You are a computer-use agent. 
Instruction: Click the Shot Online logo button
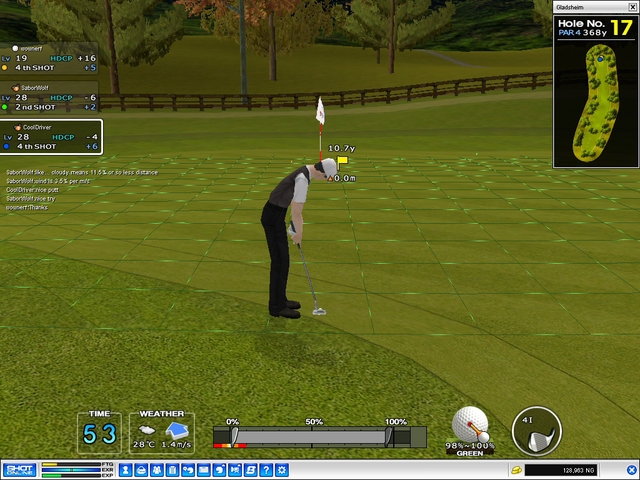[x=19, y=469]
